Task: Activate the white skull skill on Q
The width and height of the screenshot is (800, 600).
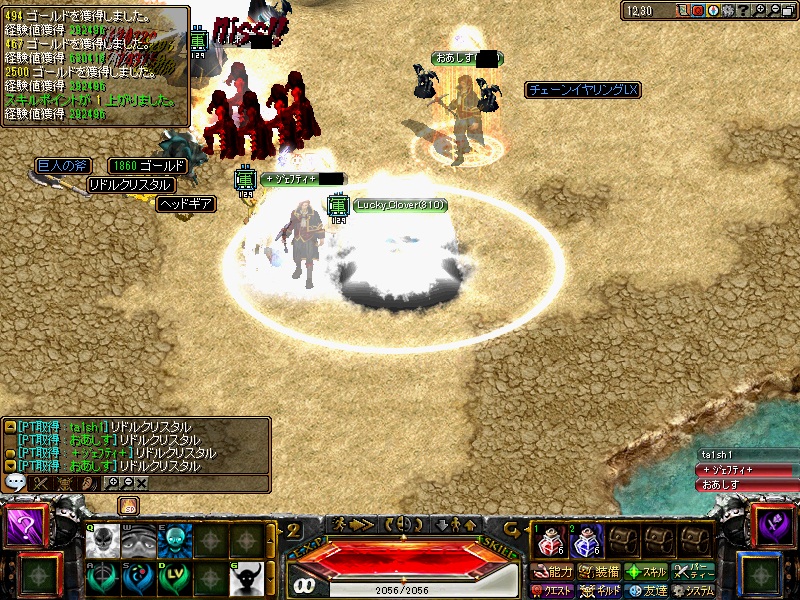Action: click(x=102, y=541)
